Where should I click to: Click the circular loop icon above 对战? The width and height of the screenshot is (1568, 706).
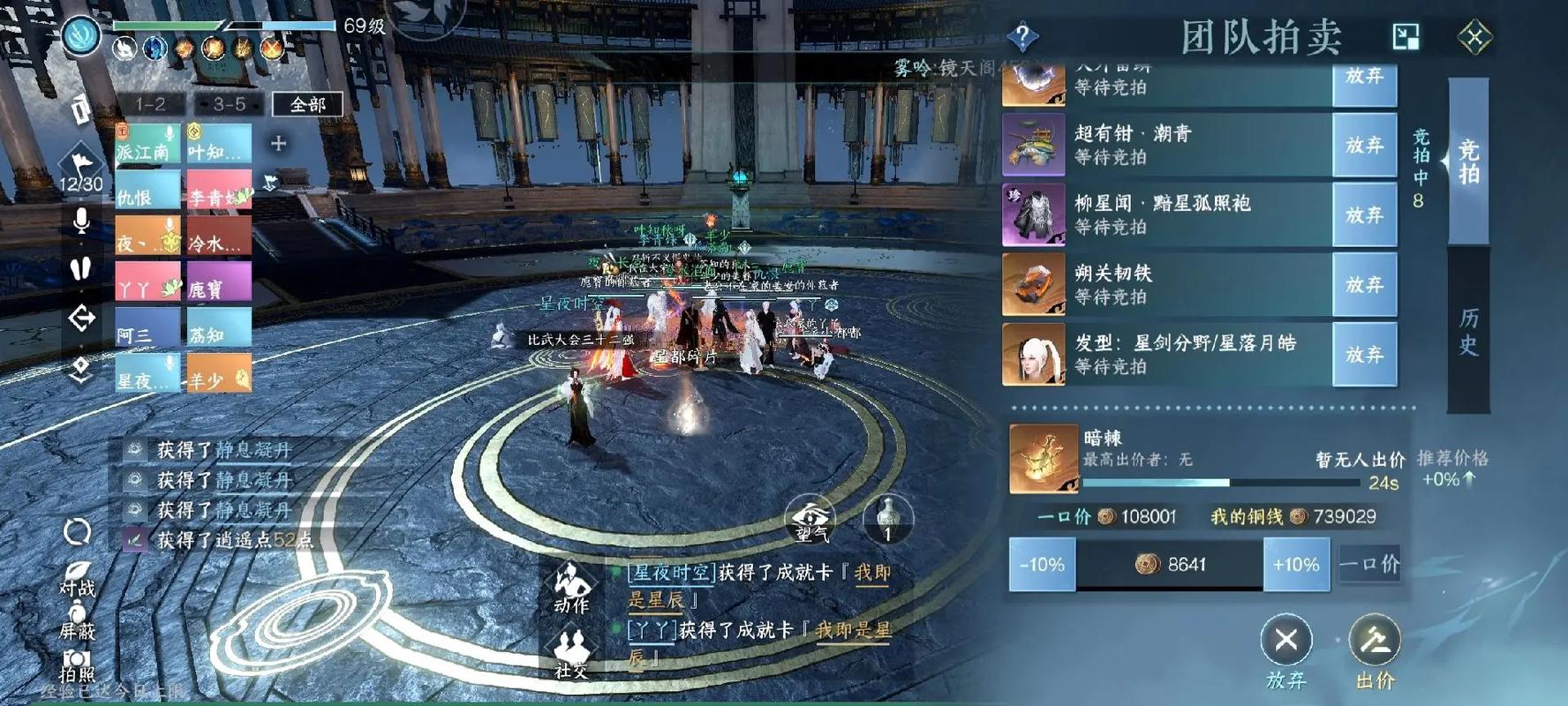pyautogui.click(x=78, y=530)
